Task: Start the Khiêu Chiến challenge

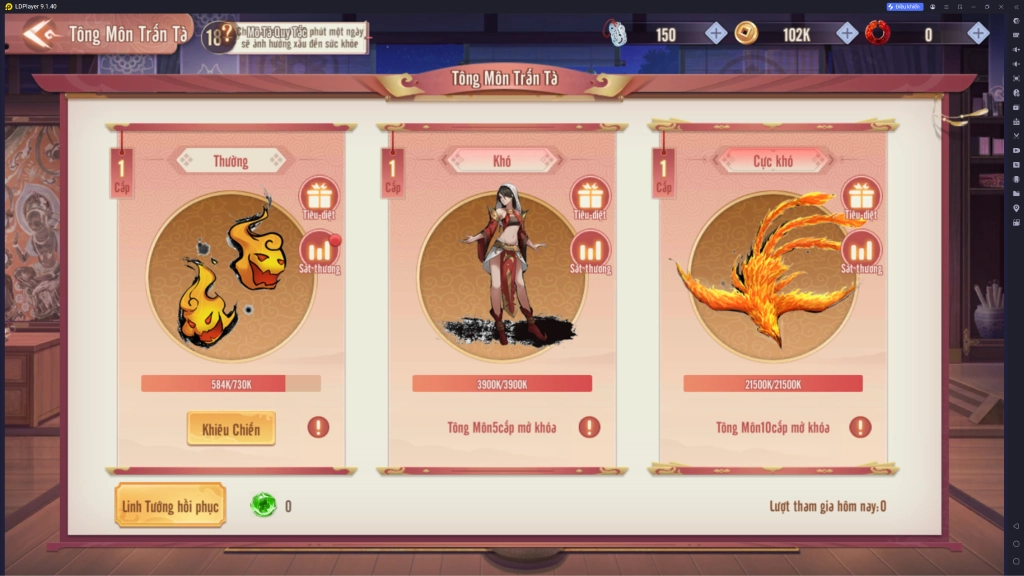Action: point(231,429)
